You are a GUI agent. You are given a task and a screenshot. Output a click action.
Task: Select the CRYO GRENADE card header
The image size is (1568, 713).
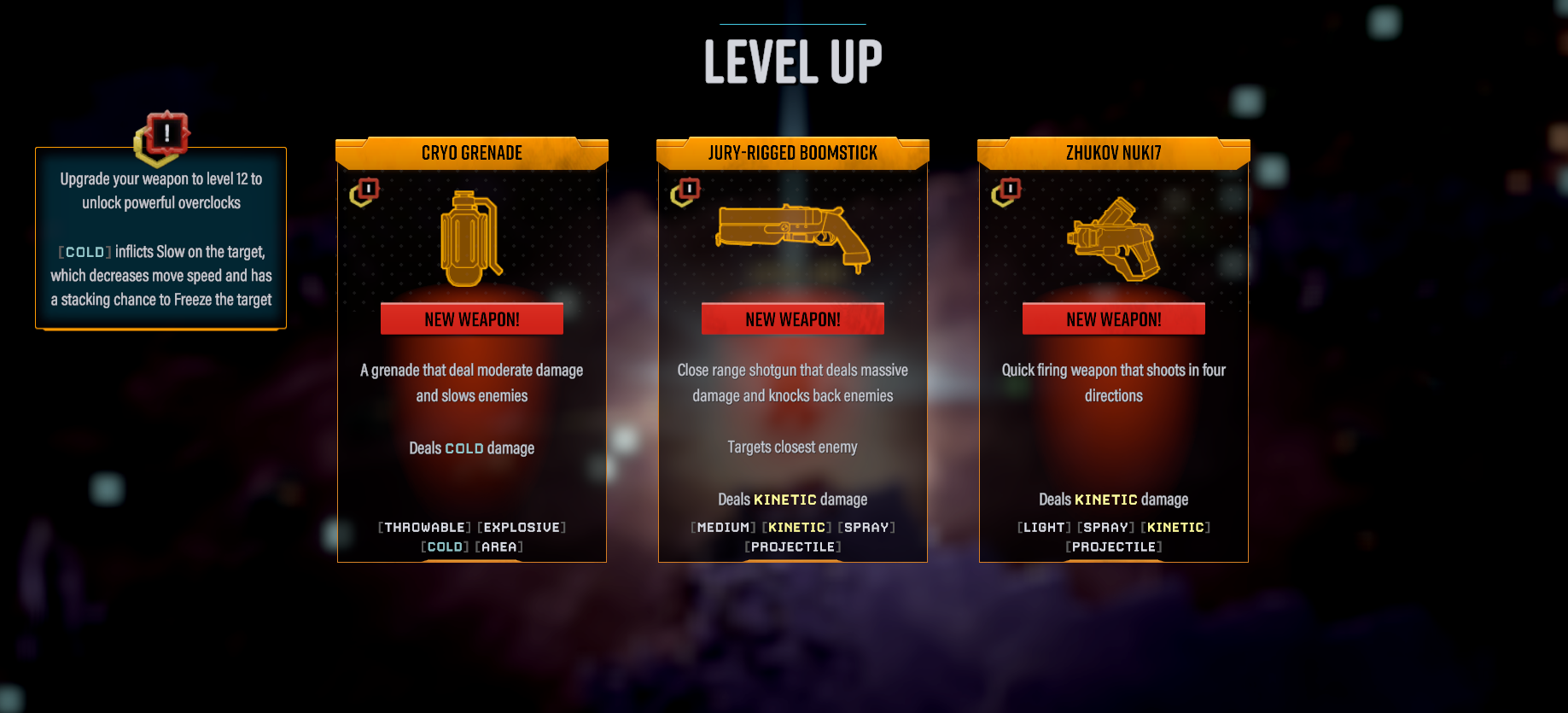[471, 153]
